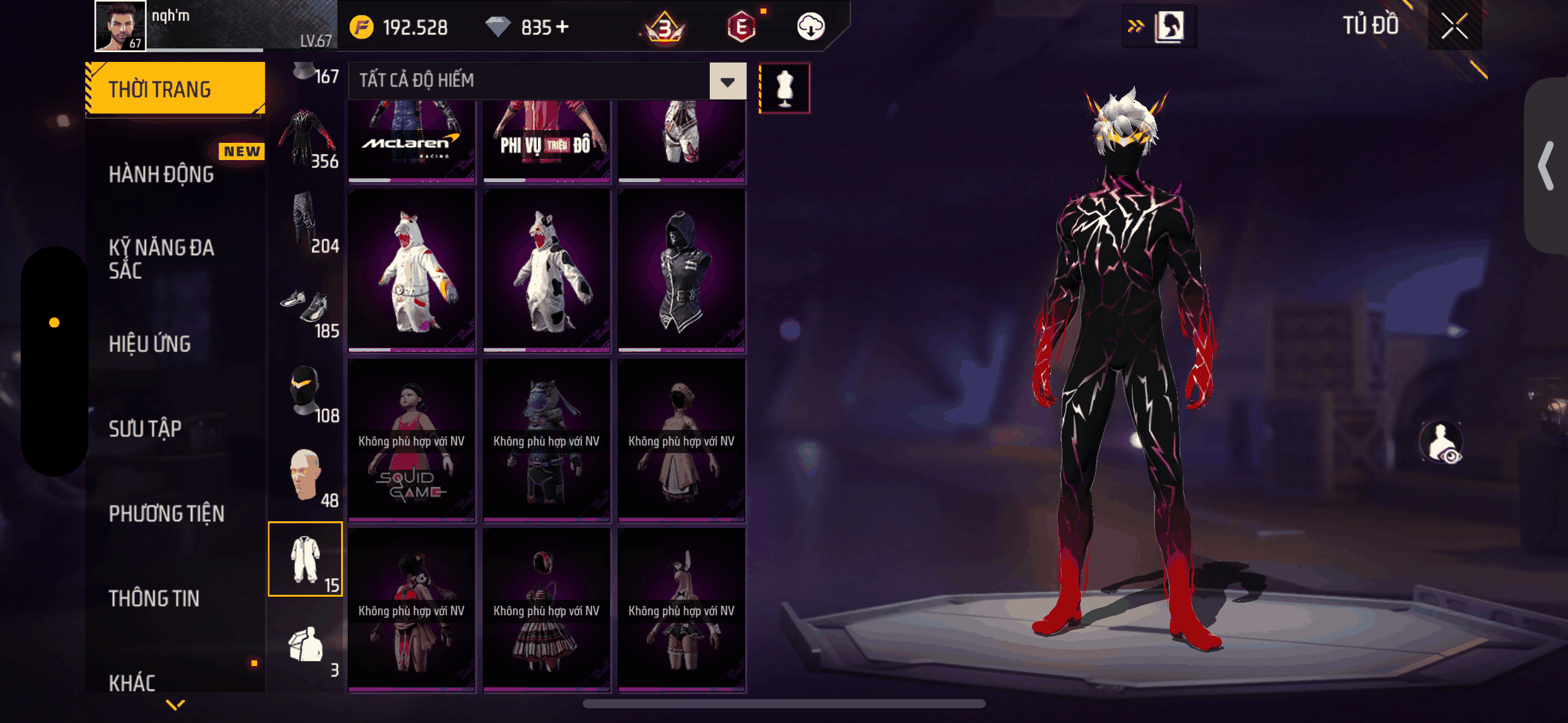Open the Hành Động category

(161, 175)
